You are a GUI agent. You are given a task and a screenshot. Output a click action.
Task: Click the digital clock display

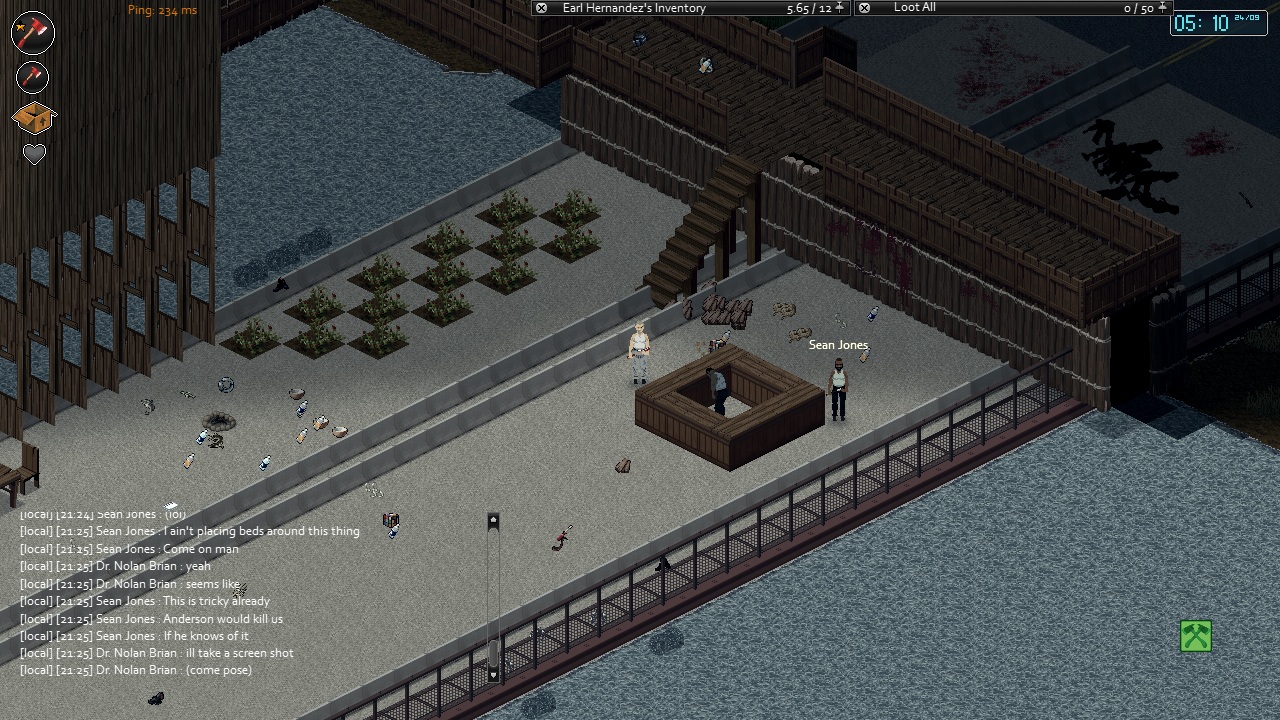(x=1217, y=23)
